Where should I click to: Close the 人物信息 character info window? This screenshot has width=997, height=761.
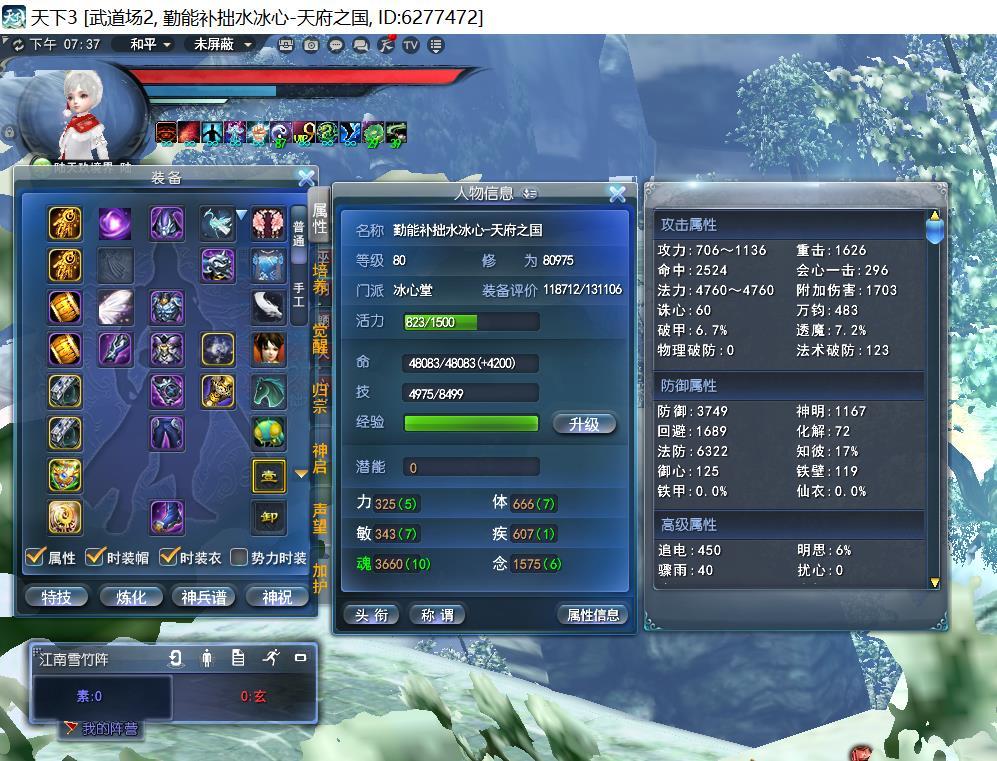point(617,193)
